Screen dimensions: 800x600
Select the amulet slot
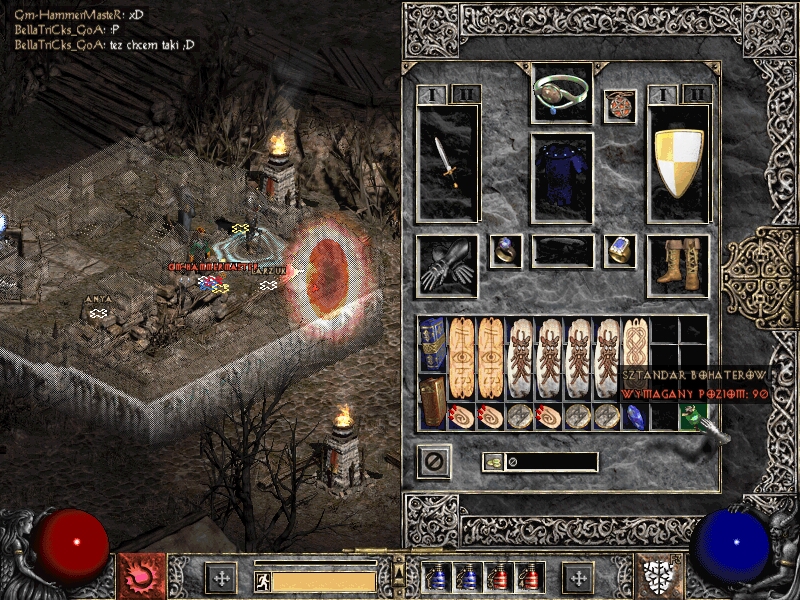pos(619,106)
